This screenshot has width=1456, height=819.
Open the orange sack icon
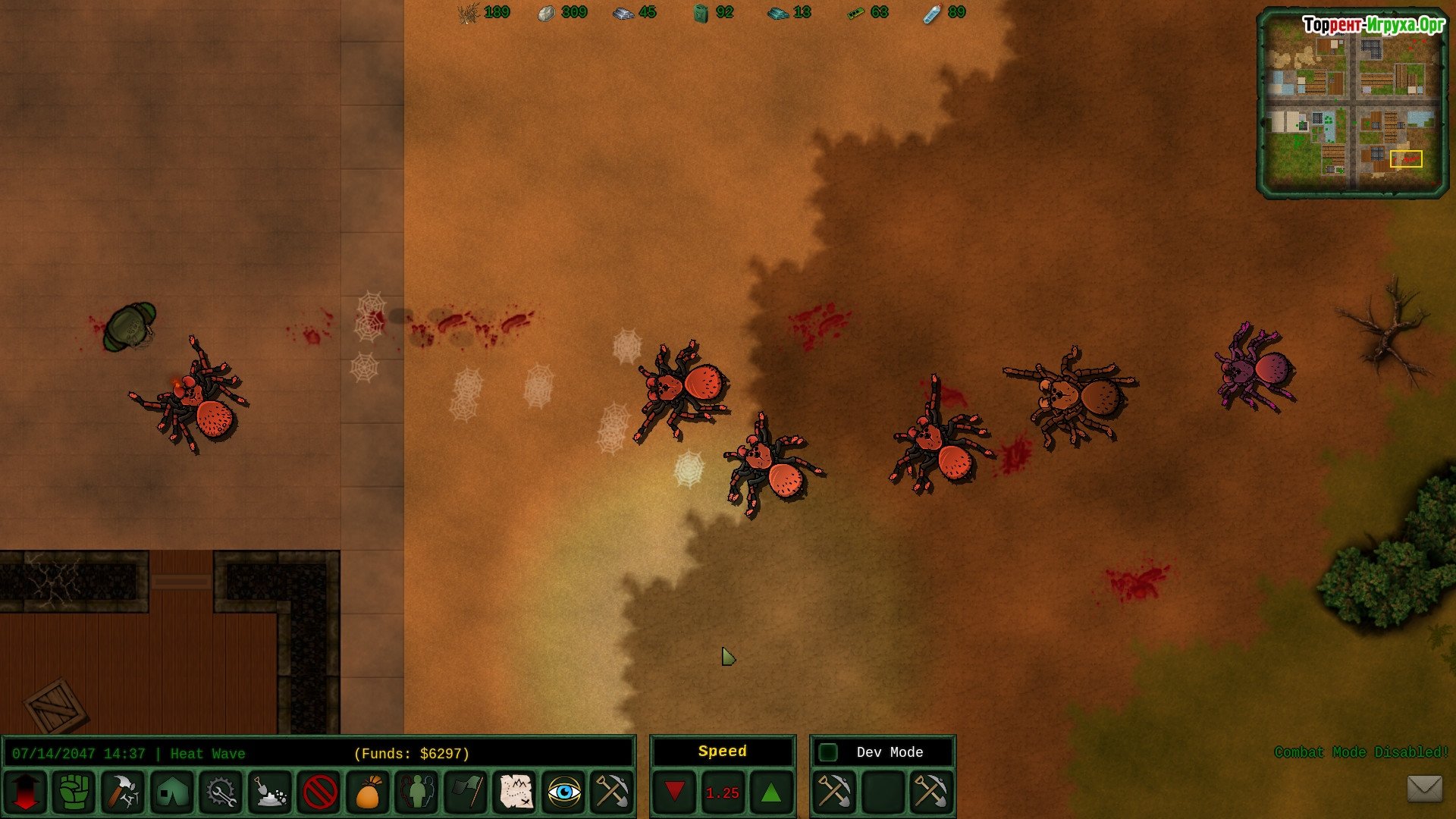(368, 792)
